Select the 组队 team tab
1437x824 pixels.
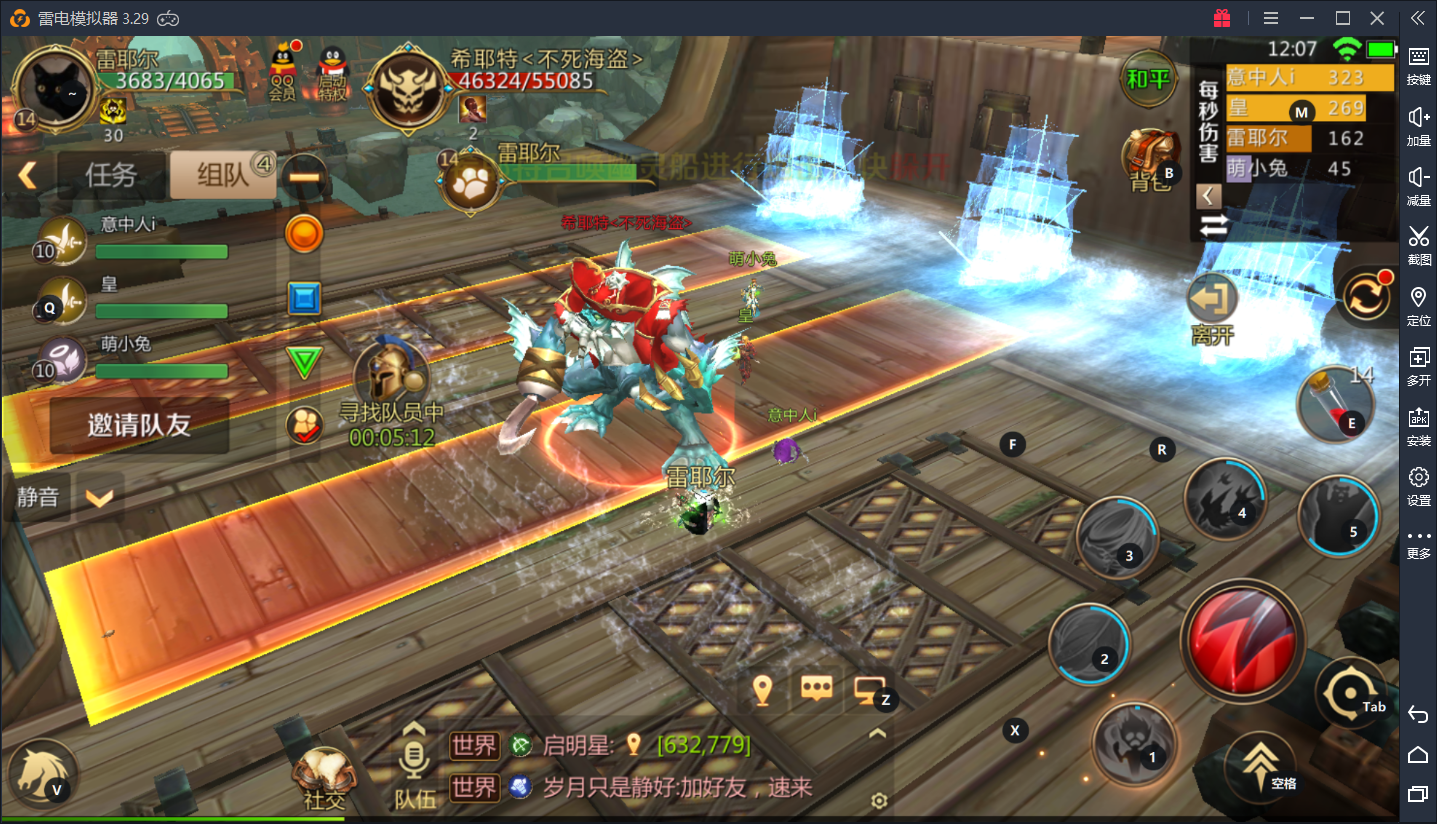tap(221, 175)
